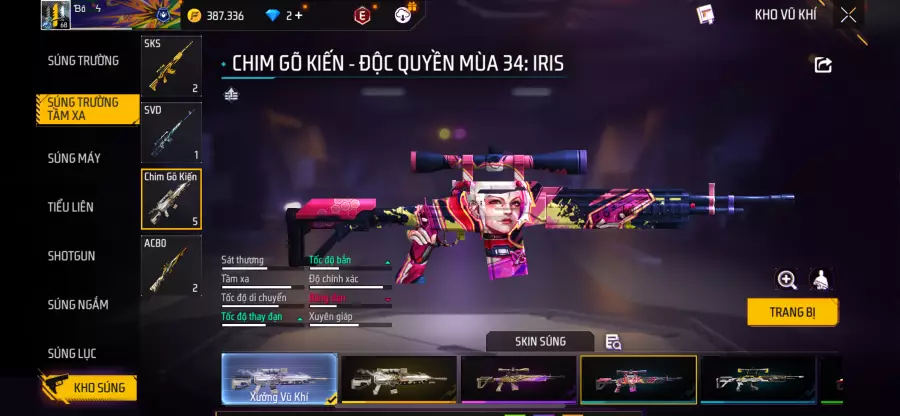The width and height of the screenshot is (900, 416).
Task: Open the skin list search icon
Action: tap(613, 342)
